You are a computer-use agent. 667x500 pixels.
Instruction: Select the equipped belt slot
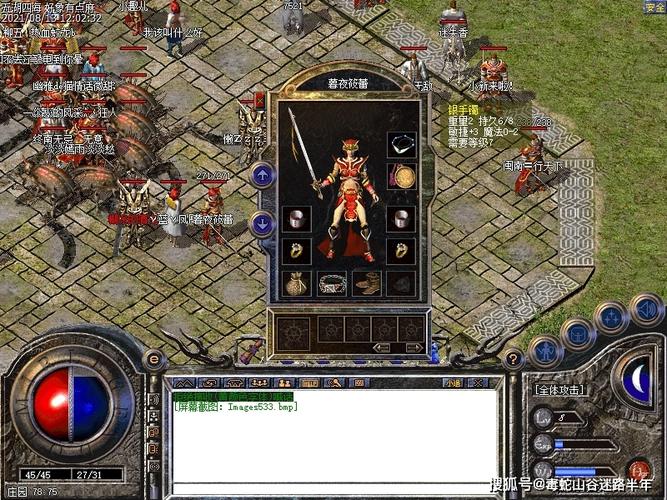point(333,283)
